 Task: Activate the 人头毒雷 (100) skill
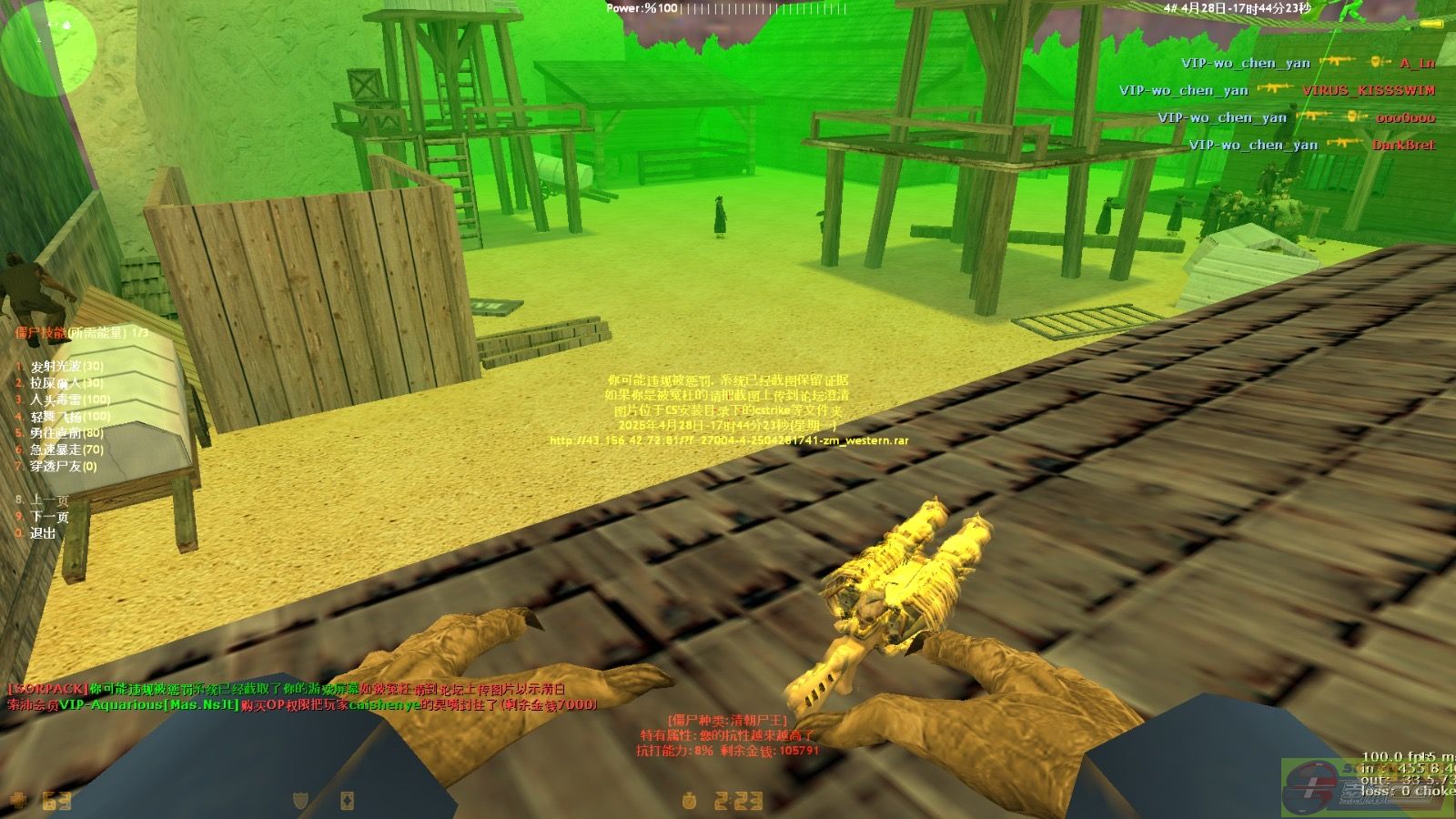pos(69,399)
